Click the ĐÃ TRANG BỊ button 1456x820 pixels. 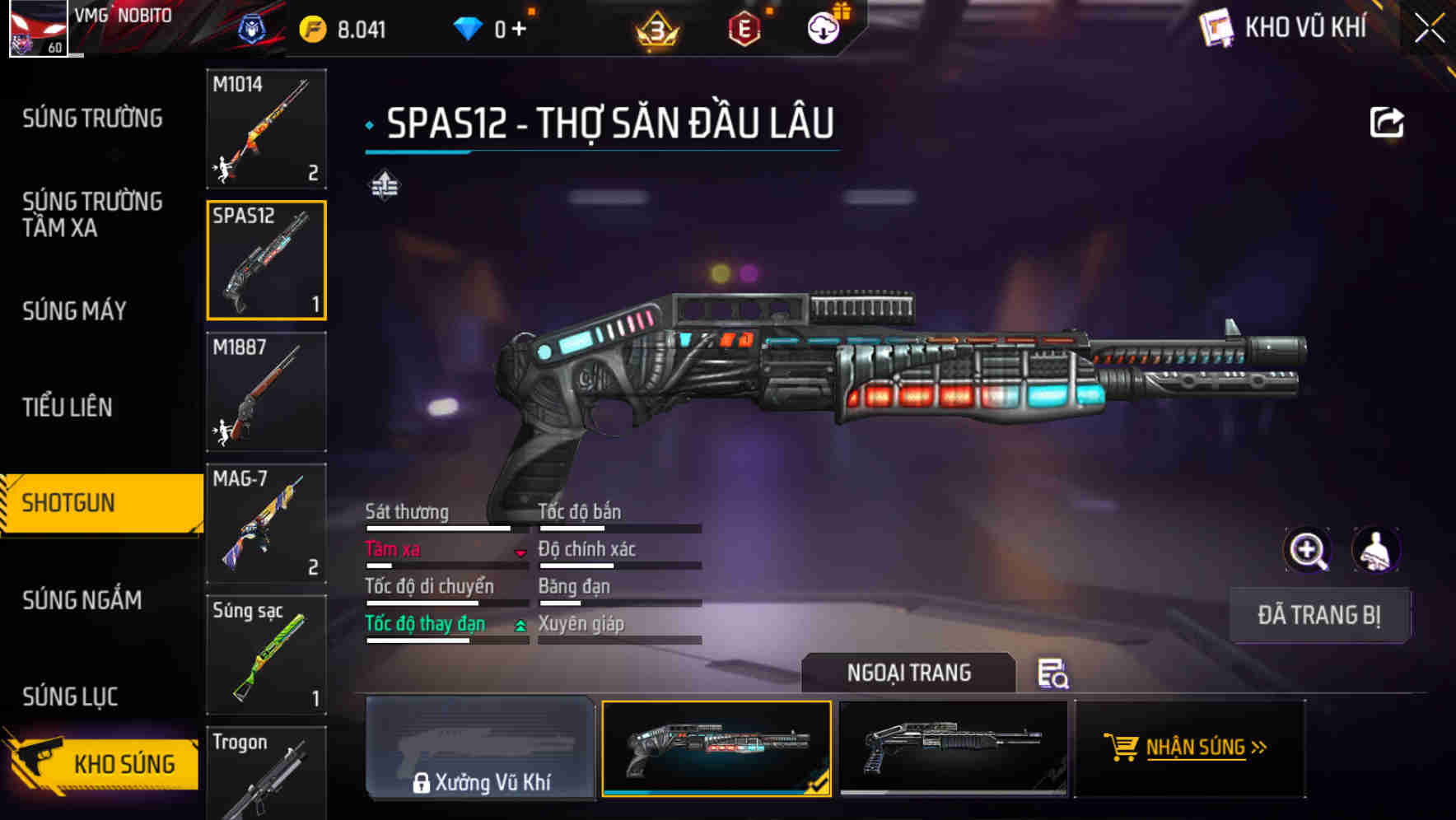click(x=1319, y=615)
